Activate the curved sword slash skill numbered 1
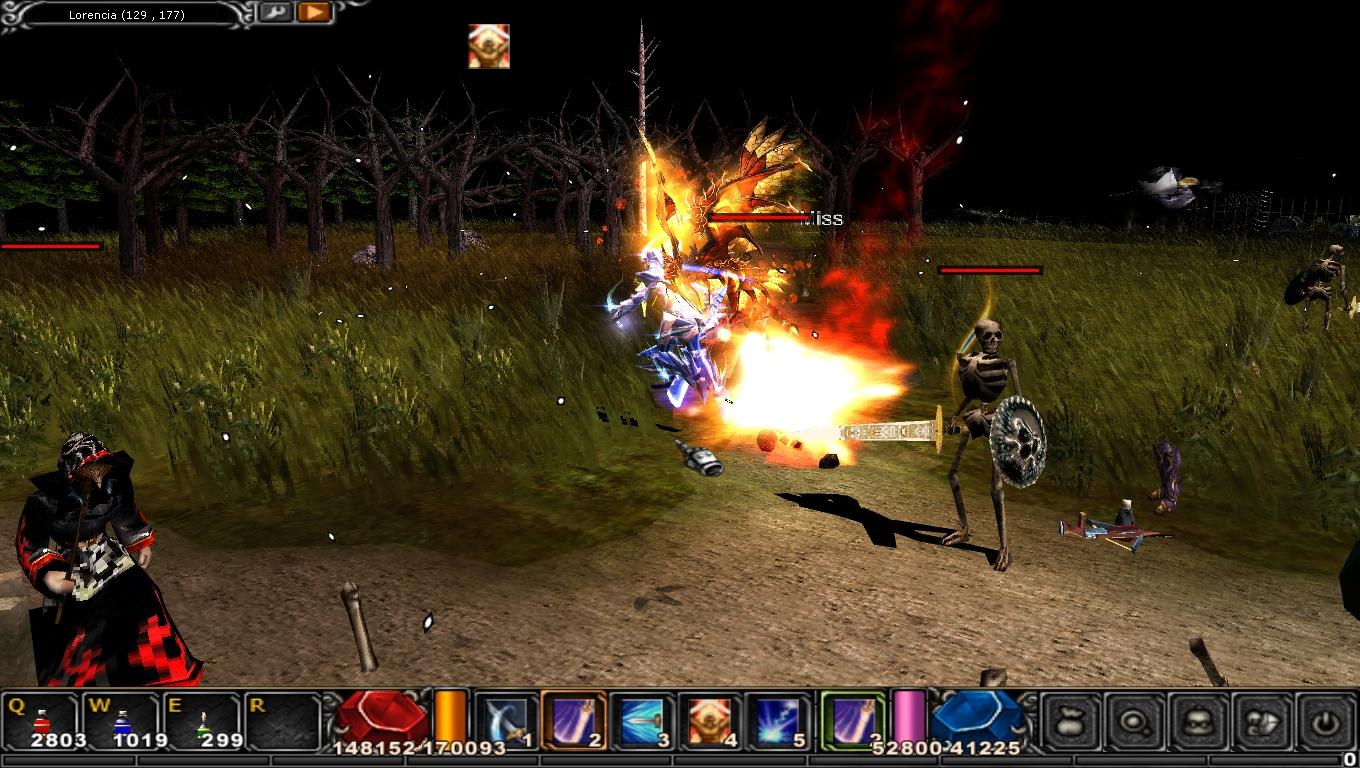This screenshot has width=1360, height=768. [505, 720]
